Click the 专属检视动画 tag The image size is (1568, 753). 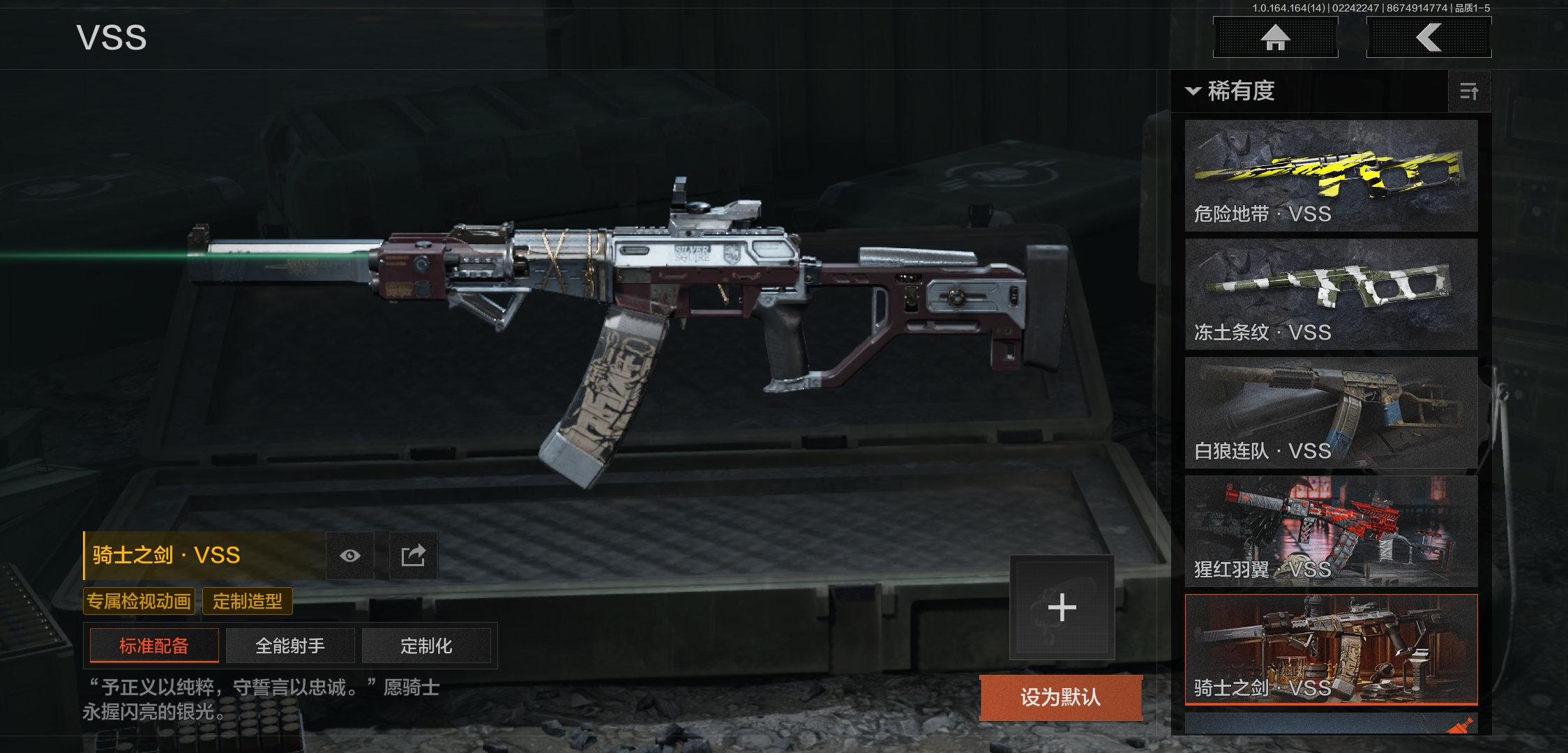click(139, 601)
